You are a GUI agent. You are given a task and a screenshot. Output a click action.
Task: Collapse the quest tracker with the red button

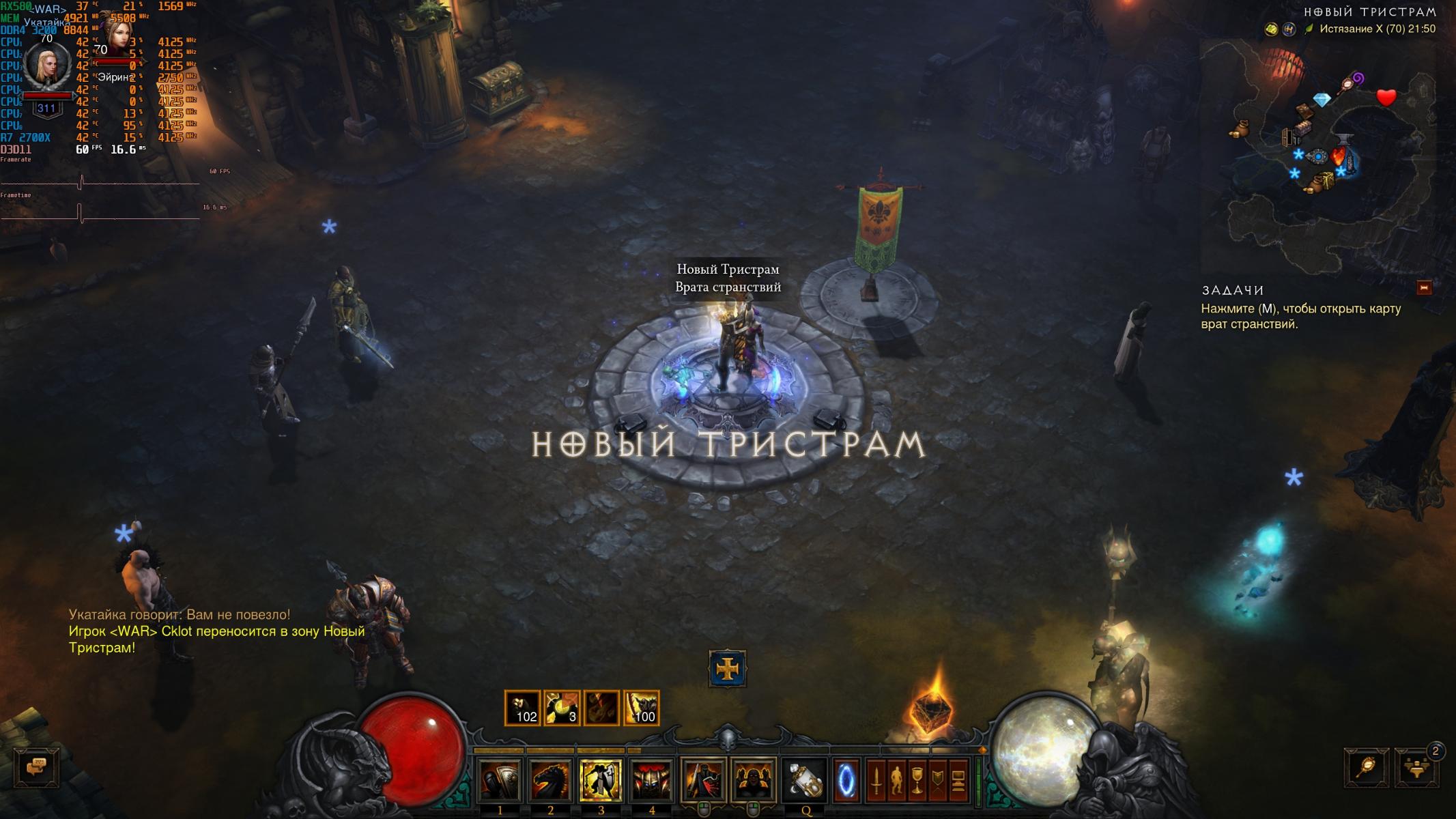tap(1424, 288)
